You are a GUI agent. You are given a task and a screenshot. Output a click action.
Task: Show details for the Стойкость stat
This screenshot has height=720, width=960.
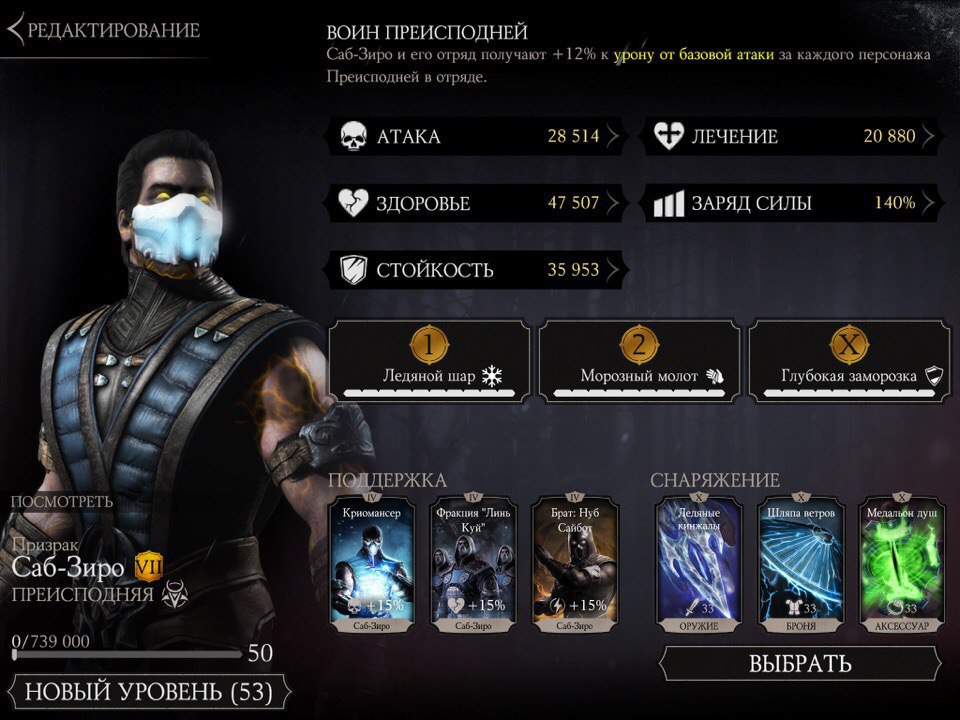(x=476, y=269)
